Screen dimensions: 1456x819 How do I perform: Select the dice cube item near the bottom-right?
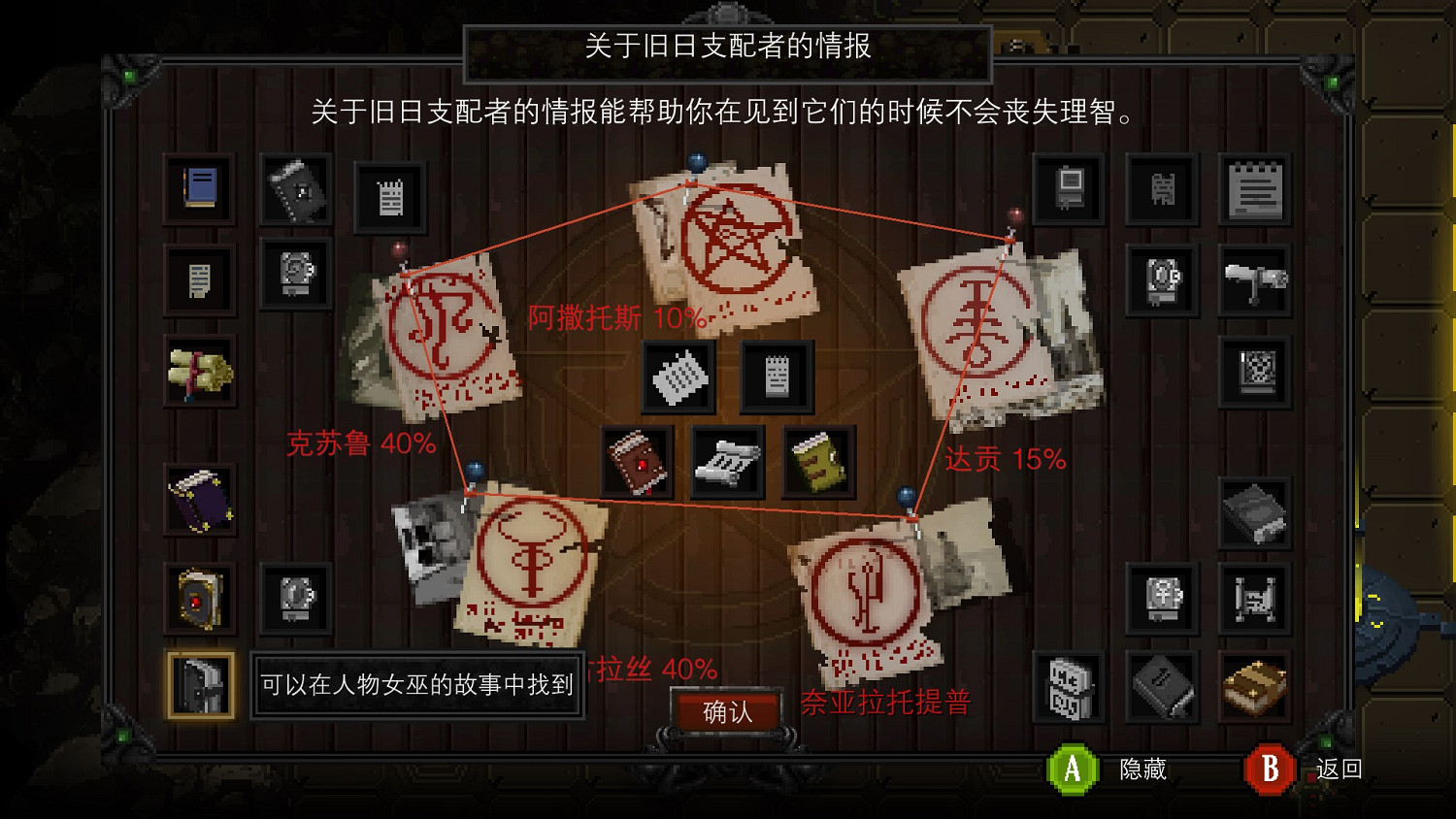click(1066, 684)
